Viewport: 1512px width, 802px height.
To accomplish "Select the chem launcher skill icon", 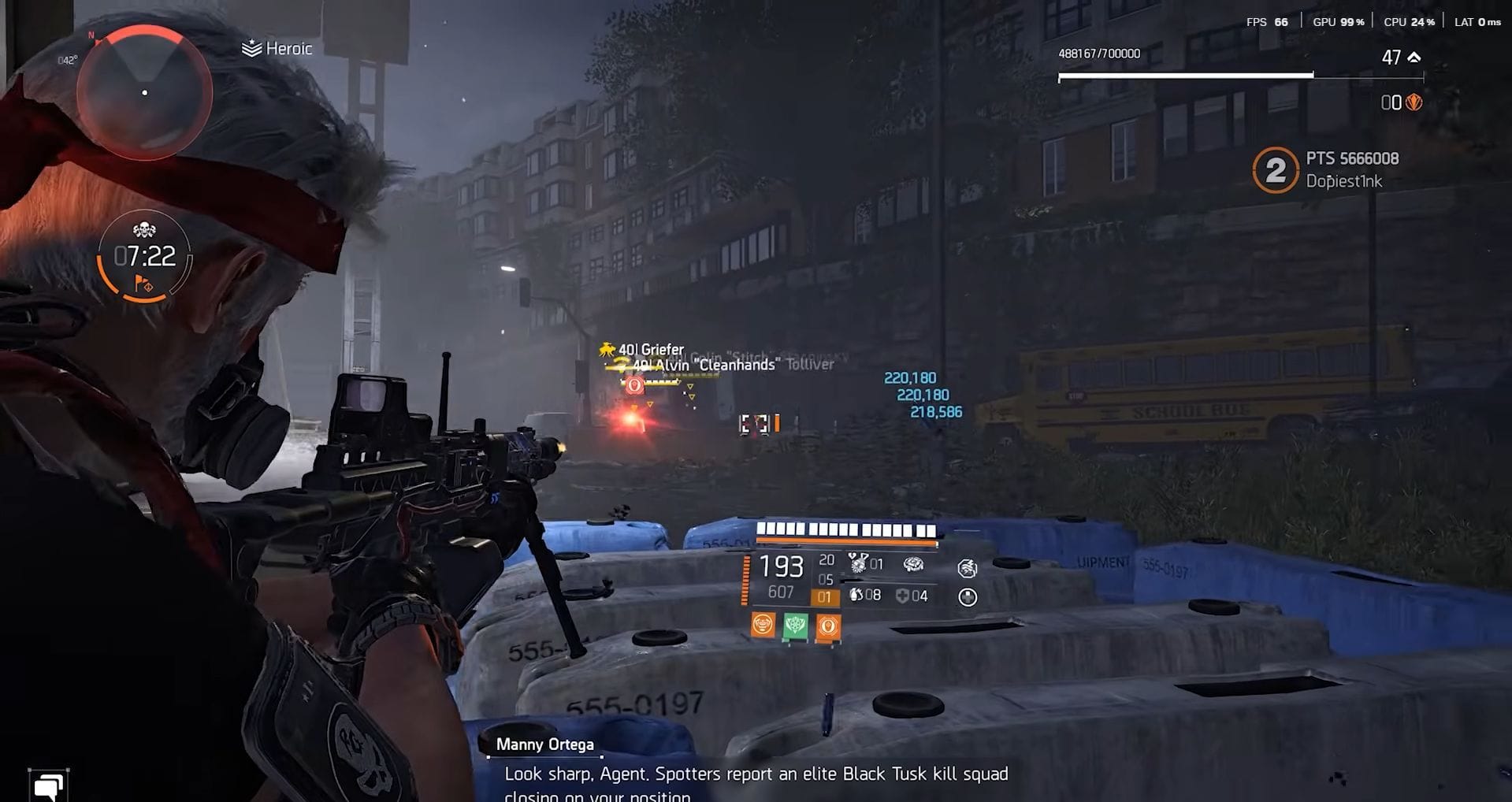I will (858, 563).
